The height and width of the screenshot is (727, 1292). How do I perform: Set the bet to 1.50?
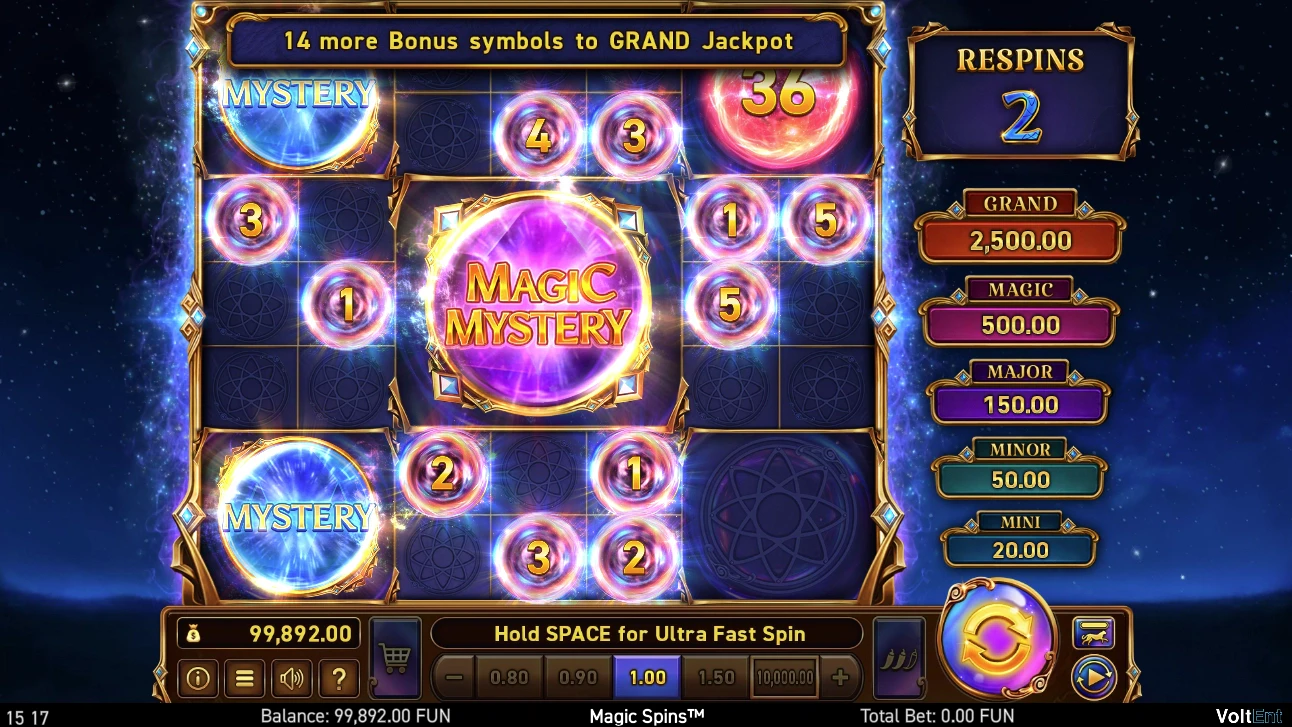click(x=716, y=677)
